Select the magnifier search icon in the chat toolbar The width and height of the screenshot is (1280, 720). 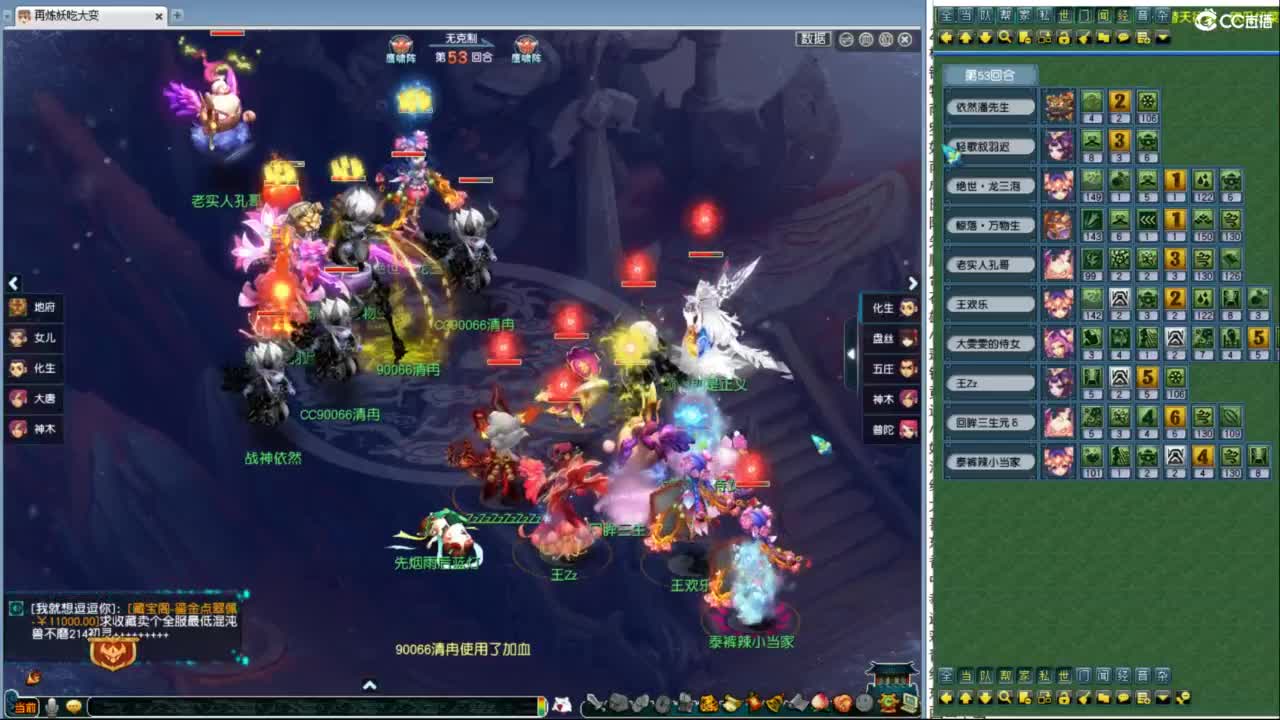[1002, 37]
